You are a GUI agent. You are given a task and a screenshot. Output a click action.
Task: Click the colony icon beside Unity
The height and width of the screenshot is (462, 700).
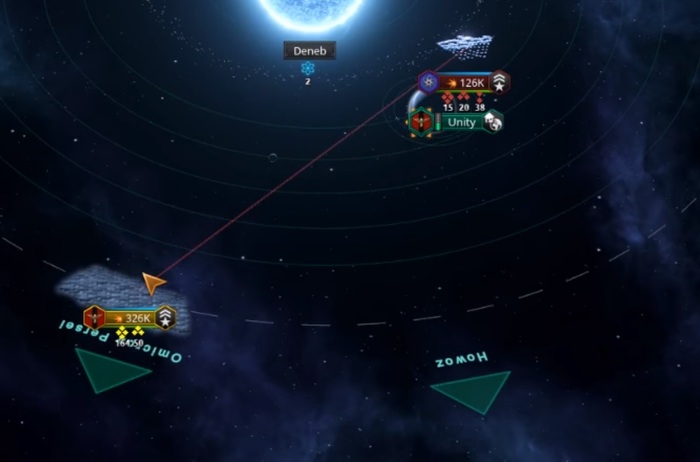[492, 121]
